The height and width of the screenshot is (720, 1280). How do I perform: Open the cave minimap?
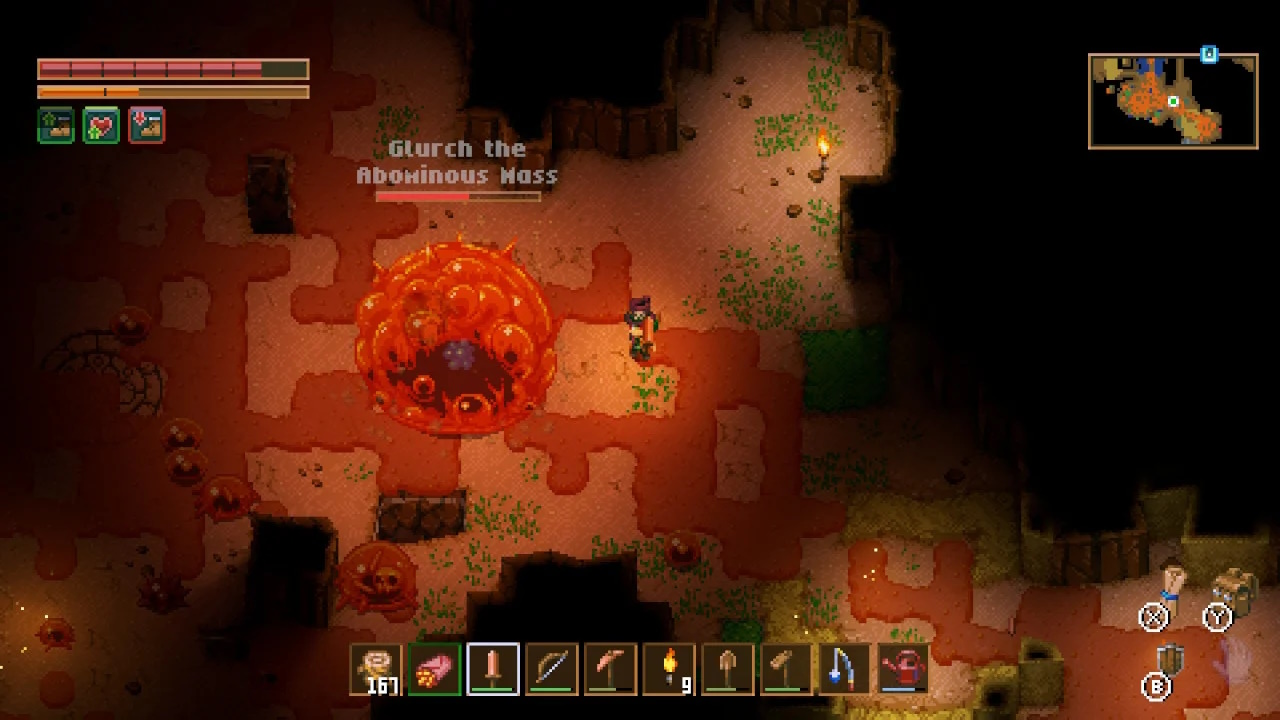pos(1173,101)
